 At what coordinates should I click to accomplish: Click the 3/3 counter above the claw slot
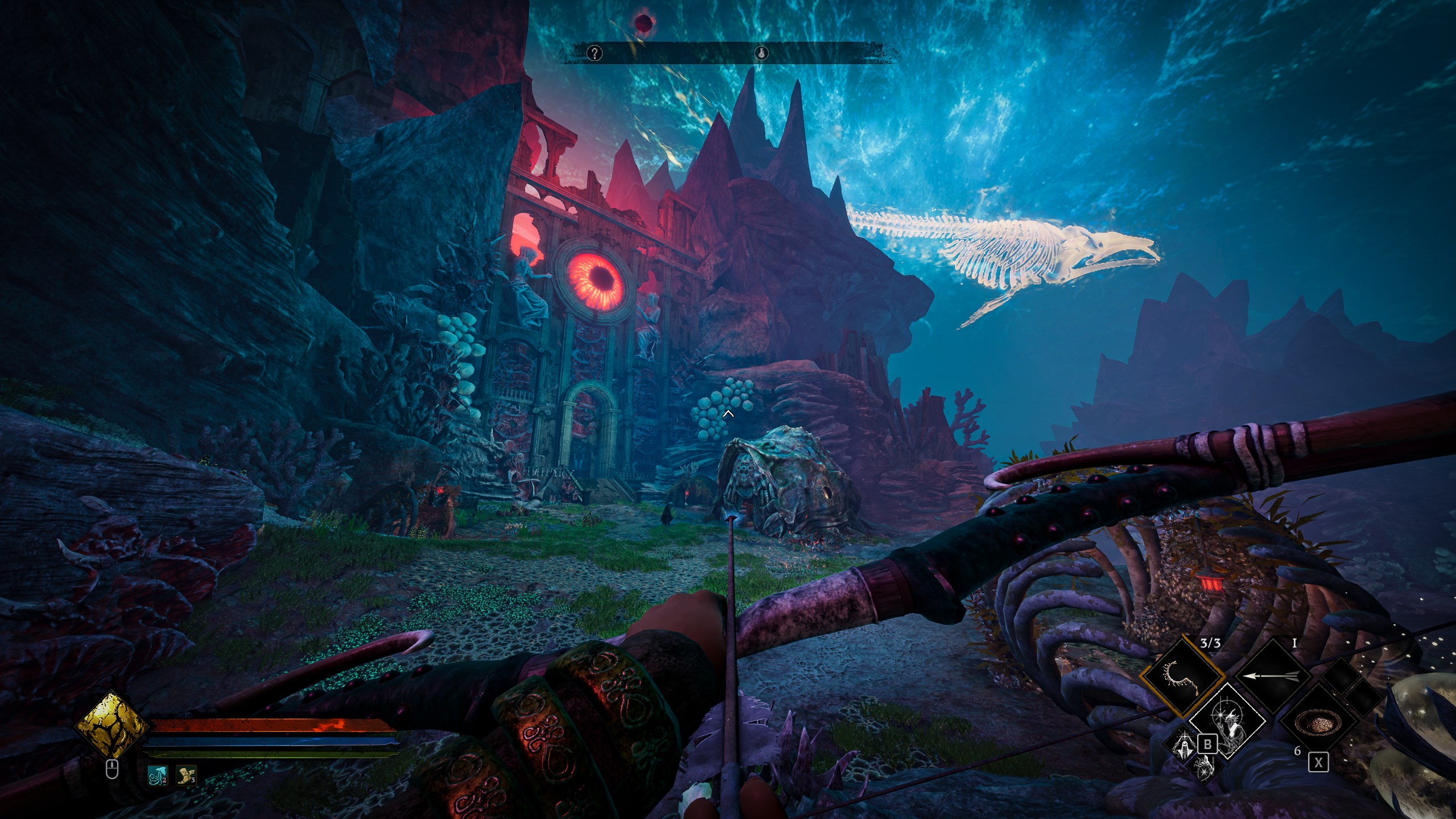pos(1210,644)
